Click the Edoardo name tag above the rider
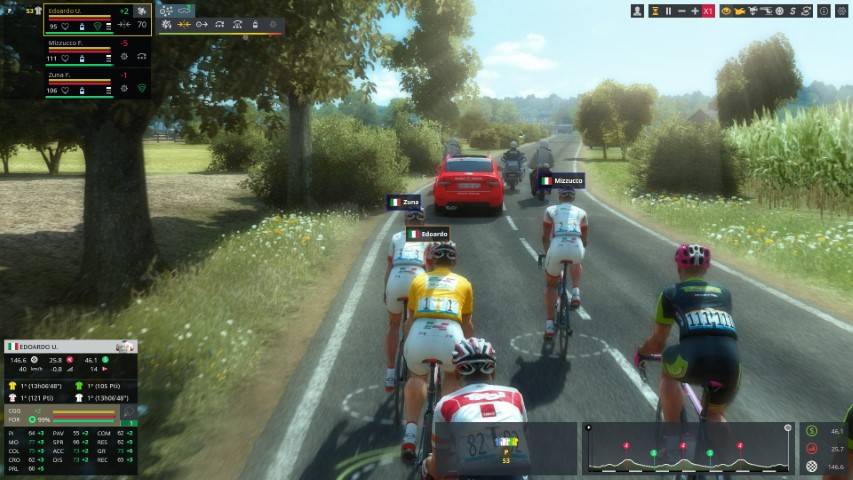Screen dimensions: 853x480 click(428, 234)
